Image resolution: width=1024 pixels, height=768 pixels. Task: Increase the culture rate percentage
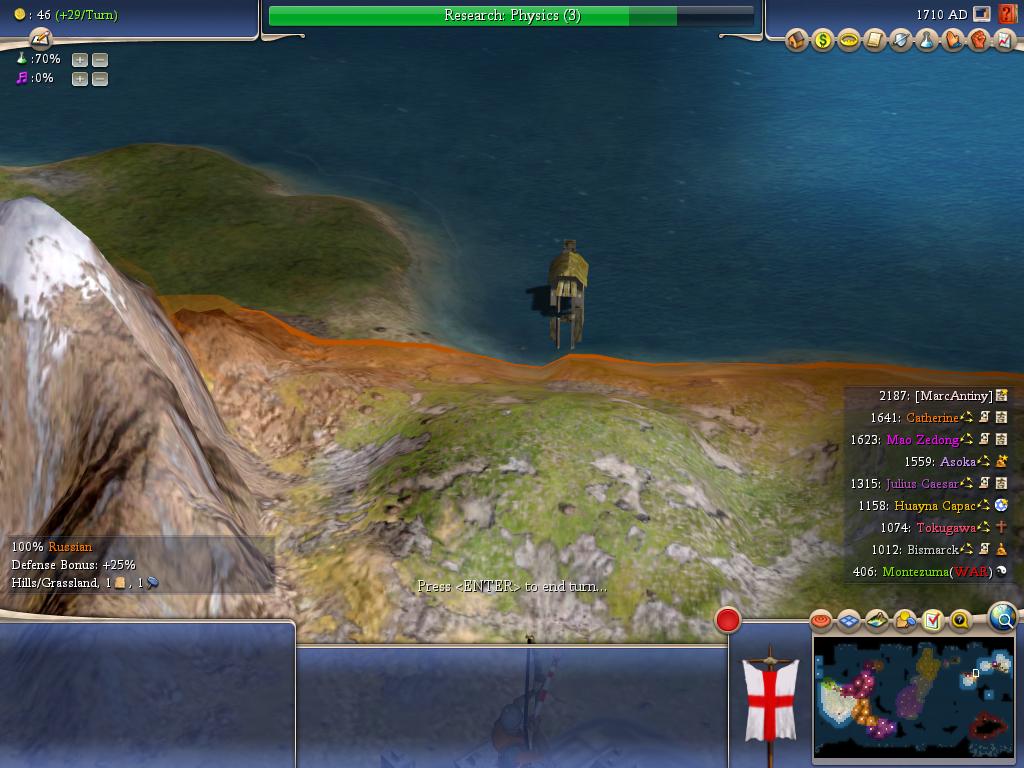[x=80, y=78]
